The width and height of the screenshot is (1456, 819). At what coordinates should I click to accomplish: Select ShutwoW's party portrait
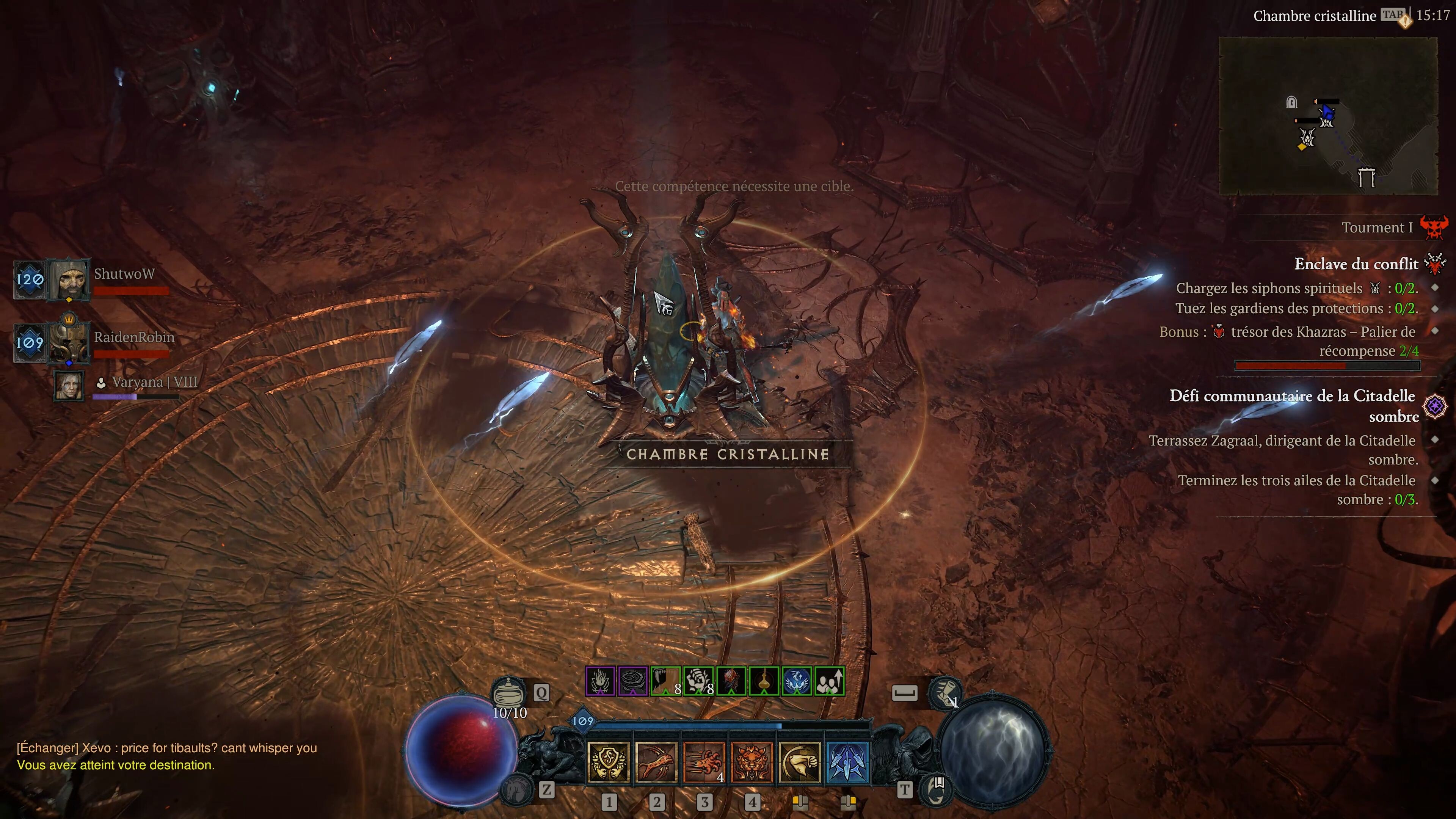tap(69, 279)
